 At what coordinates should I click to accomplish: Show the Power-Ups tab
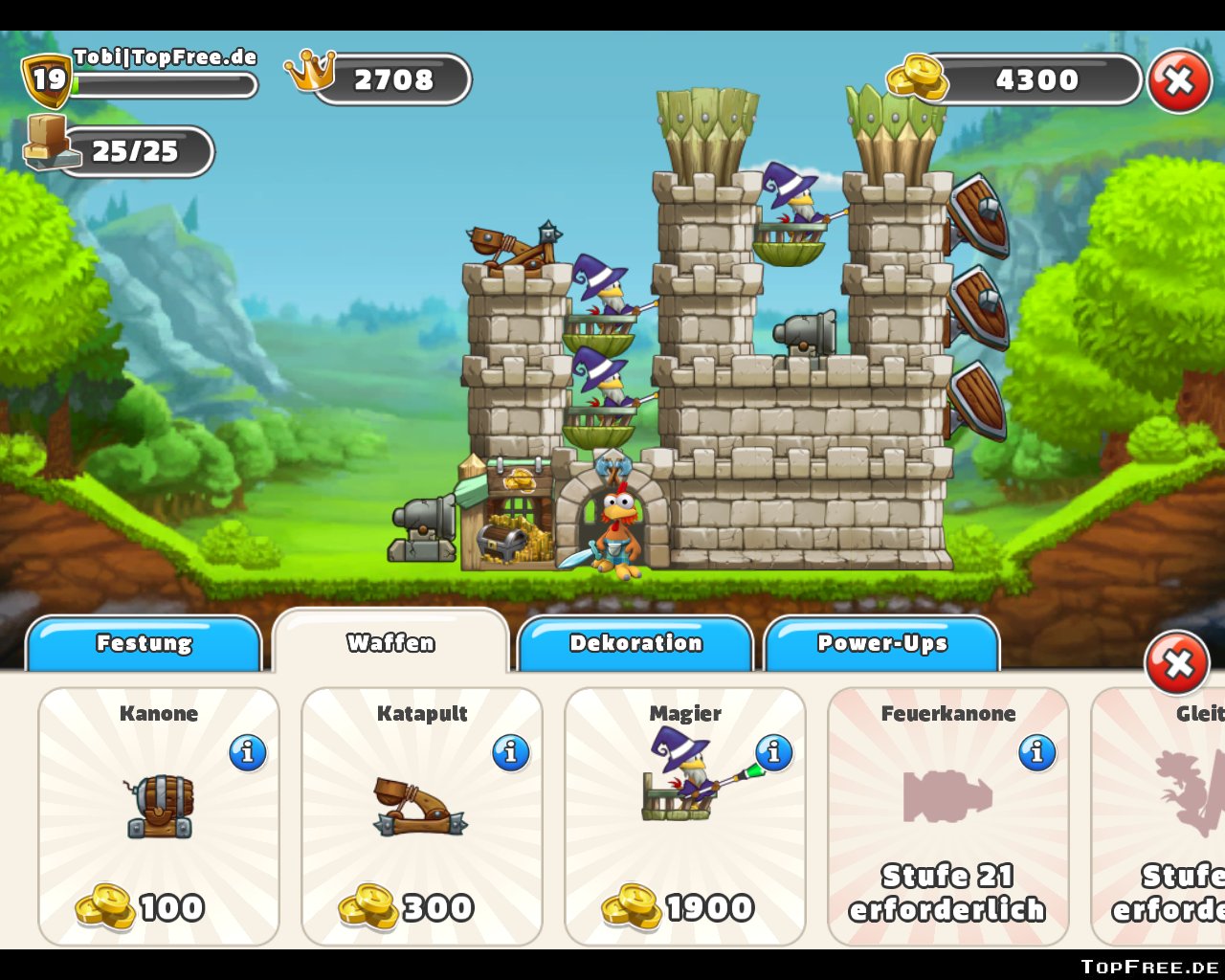pos(881,643)
